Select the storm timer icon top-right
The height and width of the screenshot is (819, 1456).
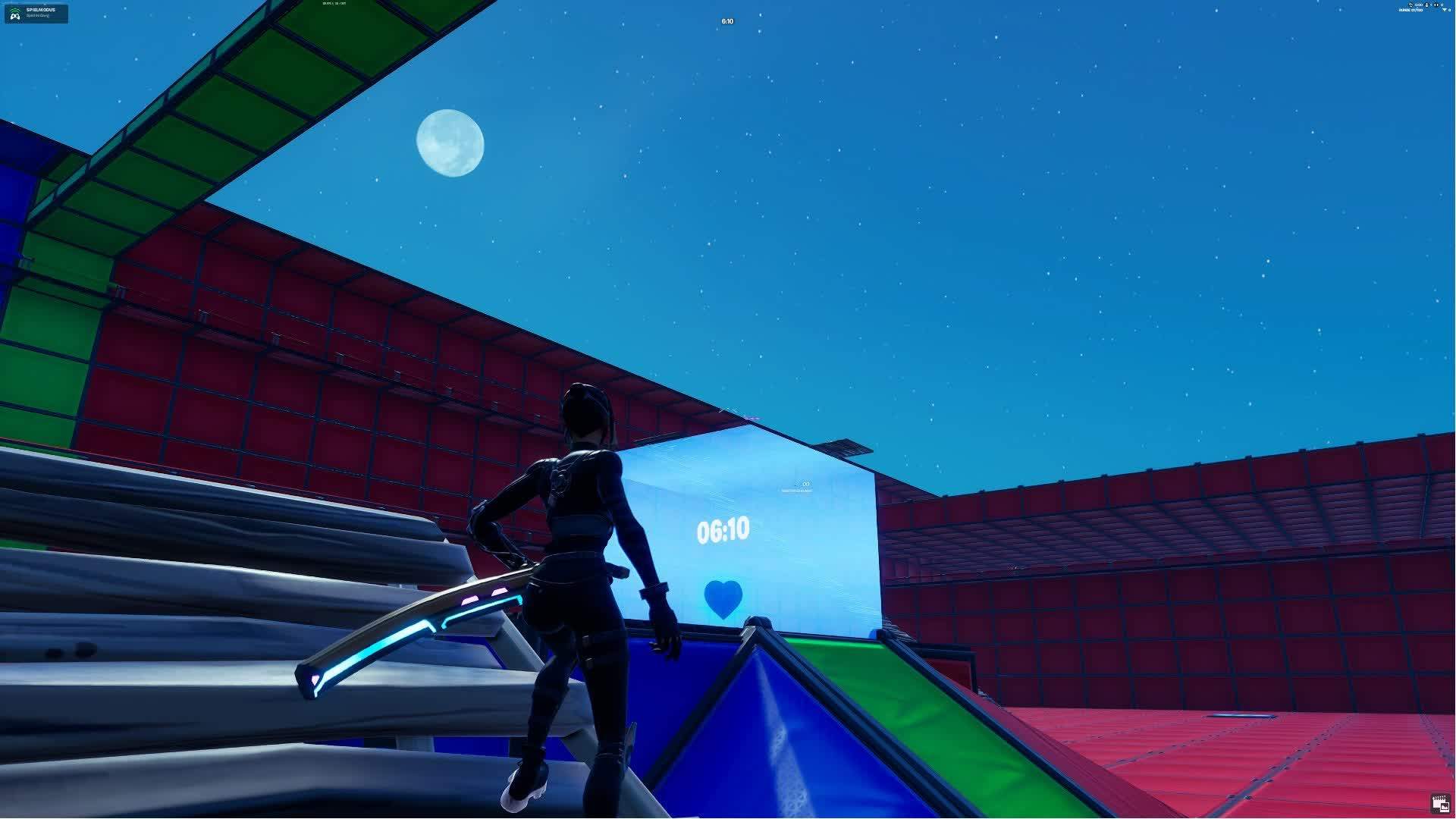[1411, 5]
